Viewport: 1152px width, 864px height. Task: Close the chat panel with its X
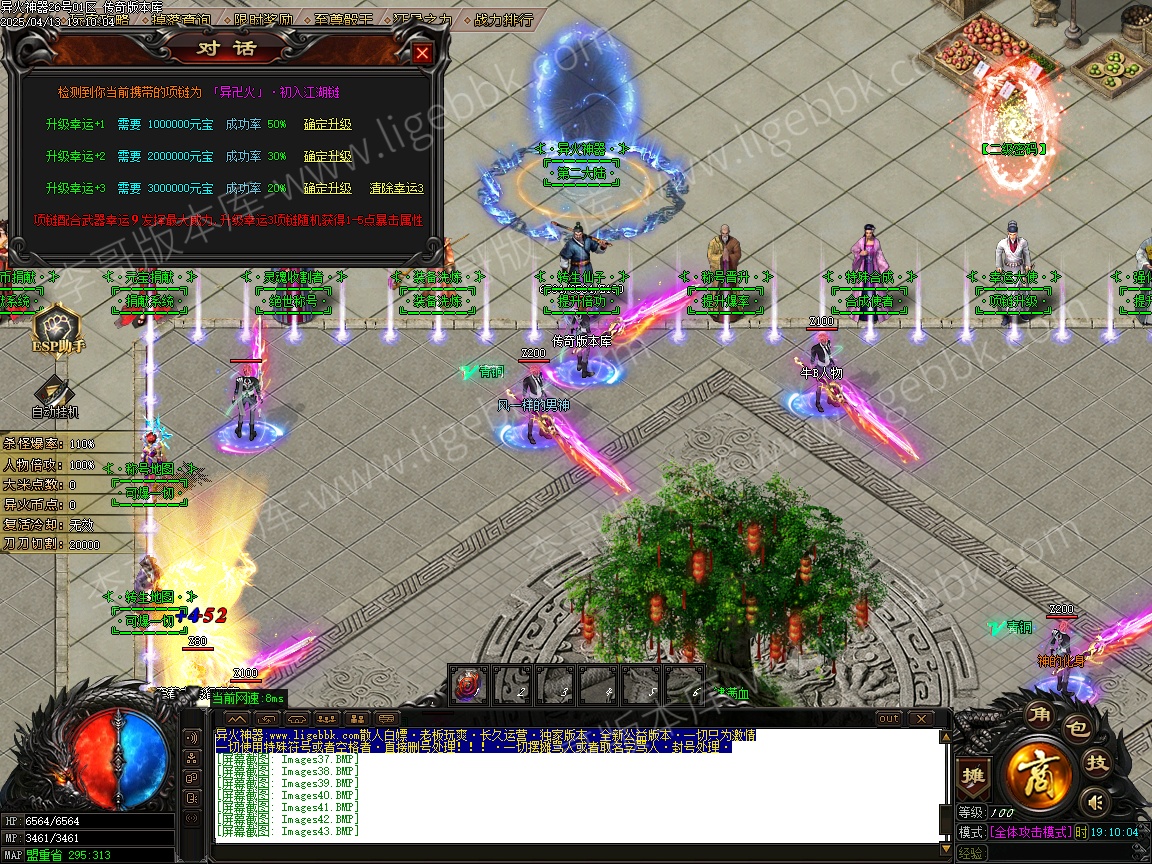click(x=919, y=719)
